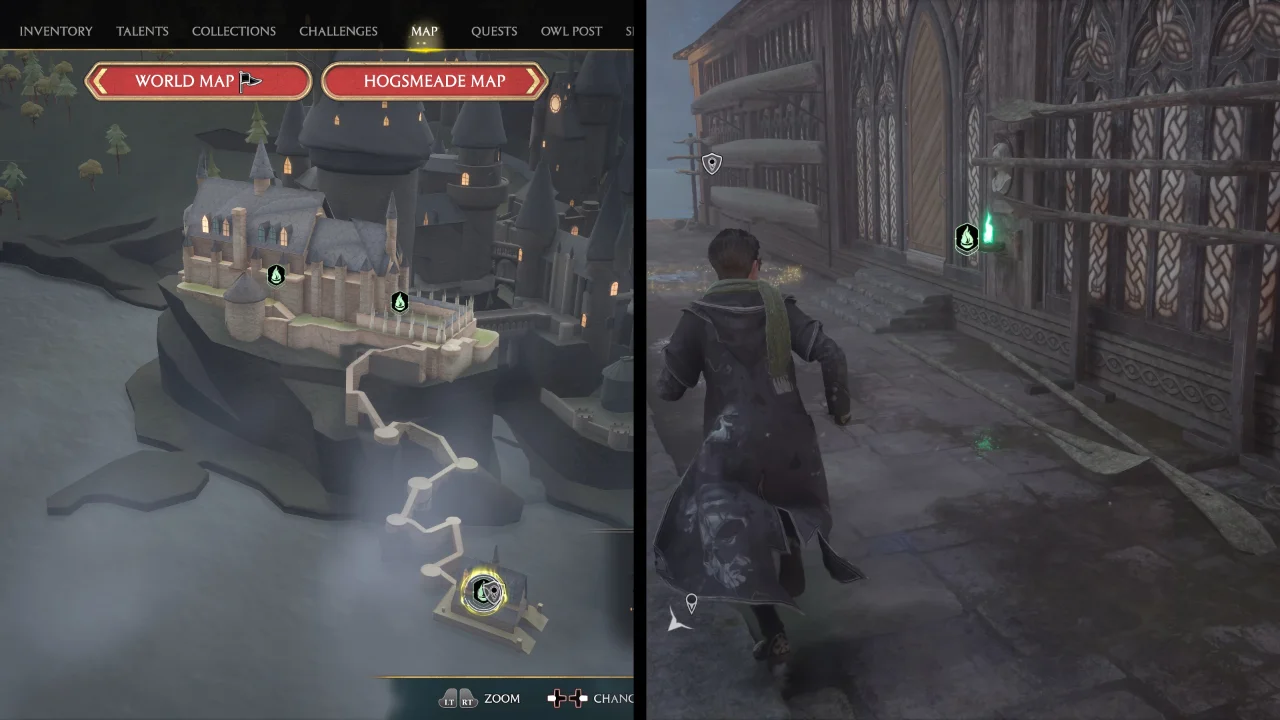The width and height of the screenshot is (1280, 720).
Task: Click the location pin marker near the player's feet
Action: click(690, 603)
